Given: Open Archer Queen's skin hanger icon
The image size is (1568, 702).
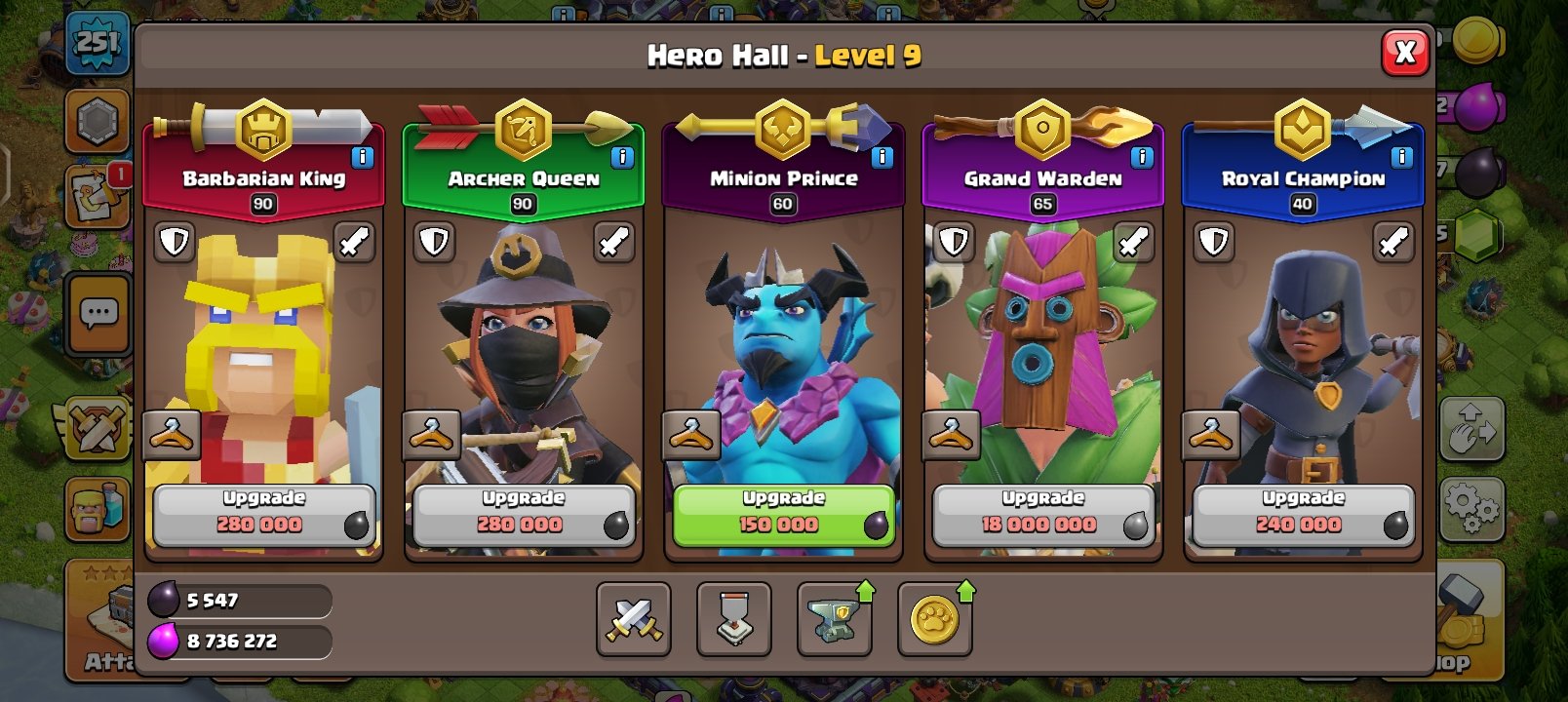Looking at the screenshot, I should pyautogui.click(x=431, y=436).
